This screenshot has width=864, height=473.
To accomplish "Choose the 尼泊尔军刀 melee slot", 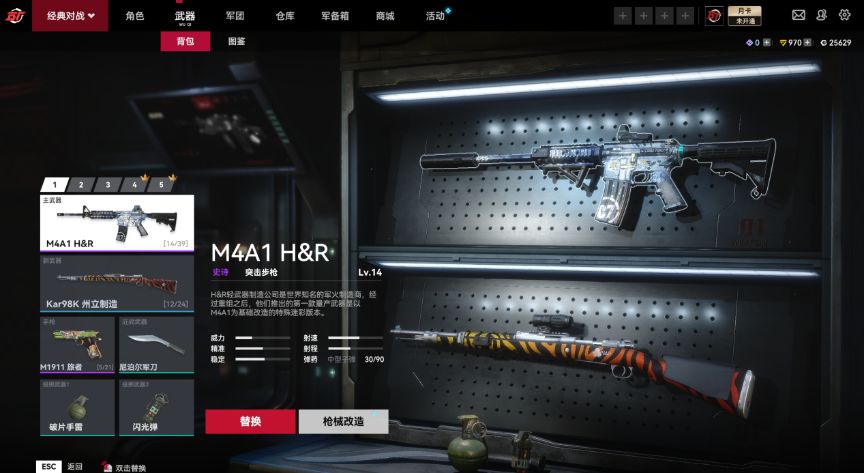I will 157,344.
